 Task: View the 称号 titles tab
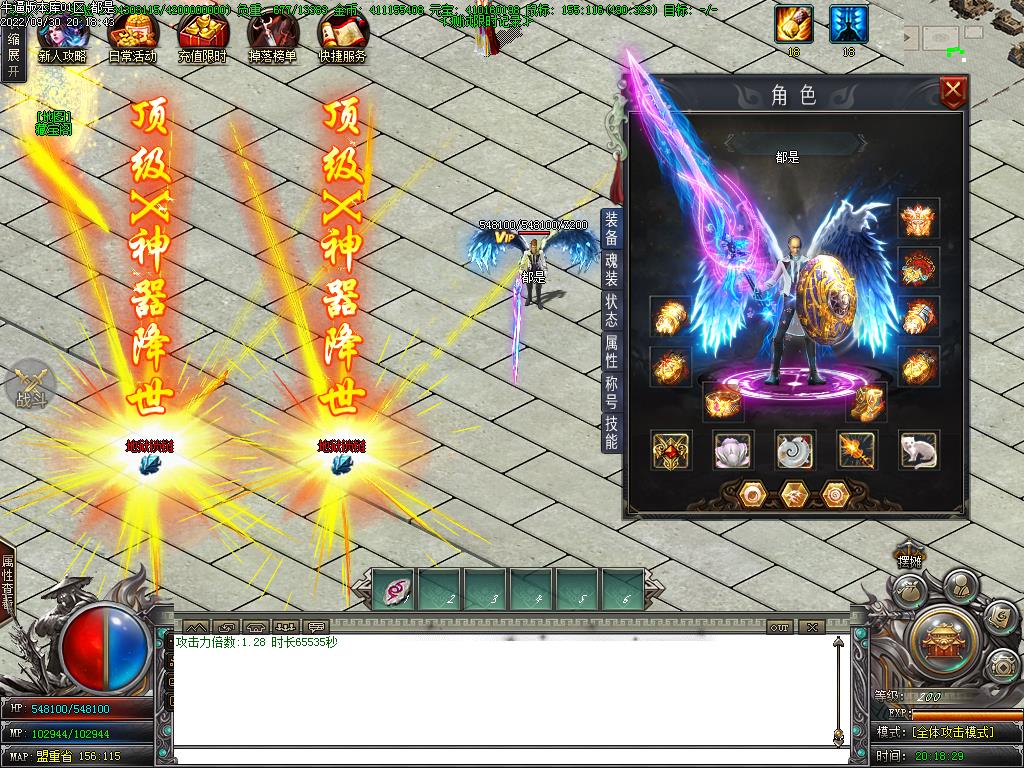pyautogui.click(x=611, y=391)
